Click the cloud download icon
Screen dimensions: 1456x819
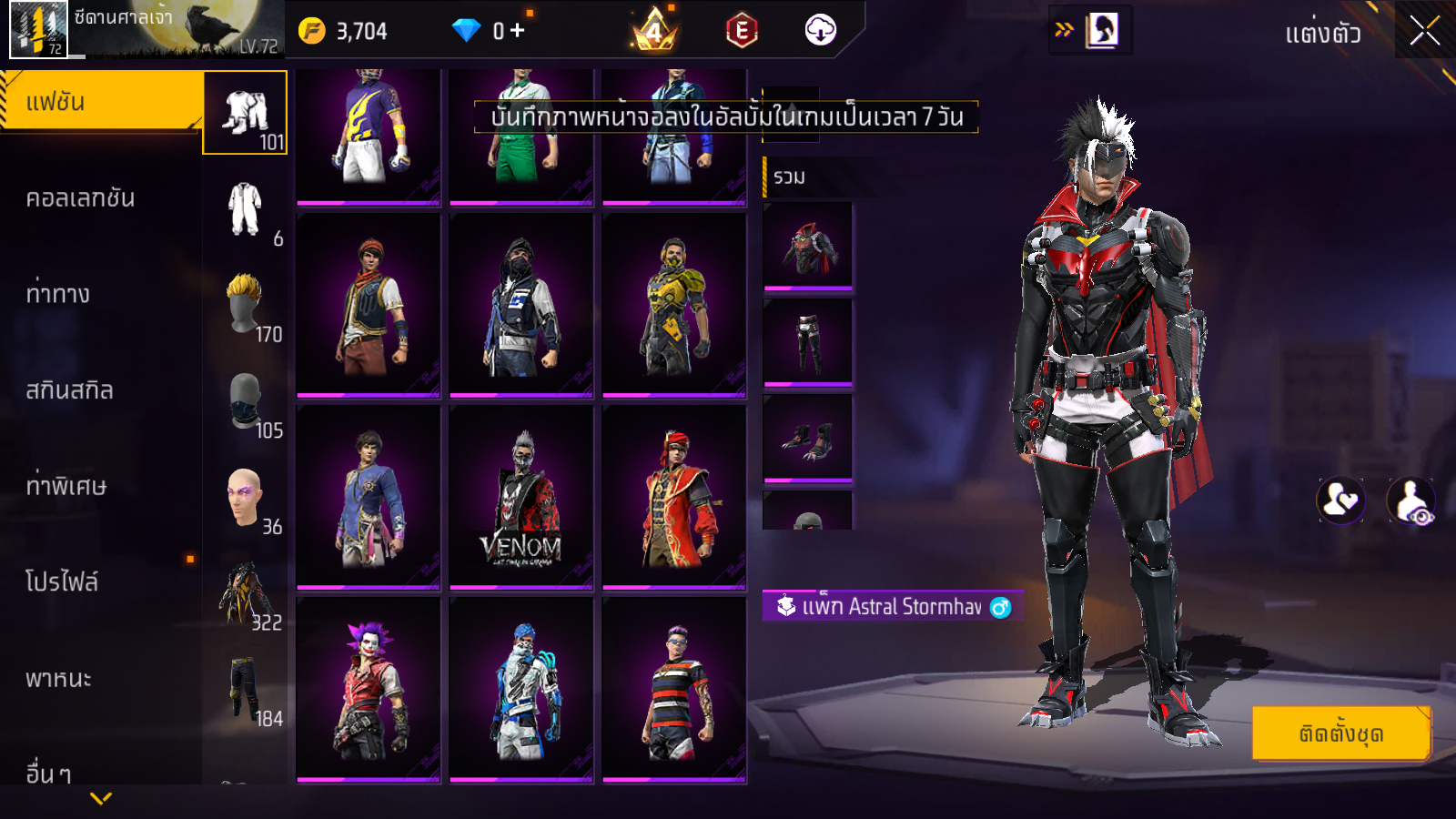coord(821,31)
